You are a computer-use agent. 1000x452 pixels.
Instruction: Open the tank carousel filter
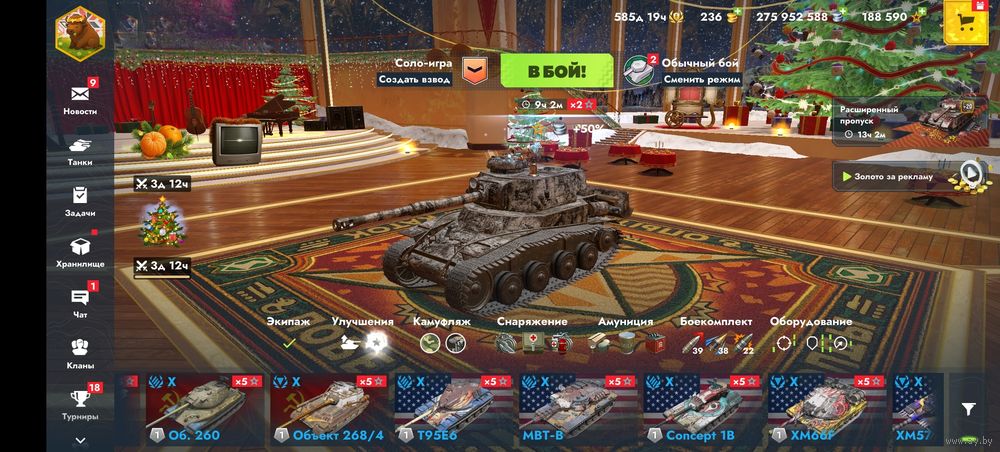click(x=968, y=408)
